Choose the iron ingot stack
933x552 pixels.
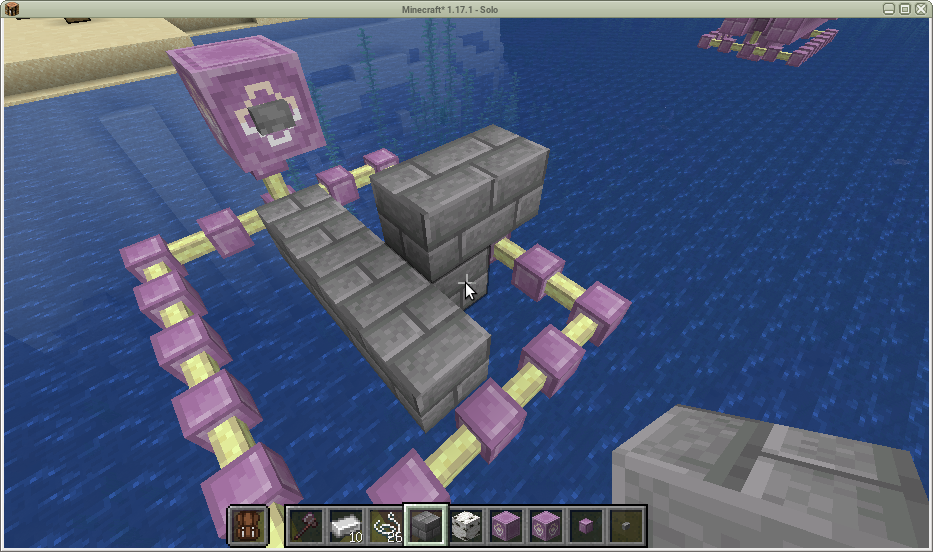click(x=345, y=524)
